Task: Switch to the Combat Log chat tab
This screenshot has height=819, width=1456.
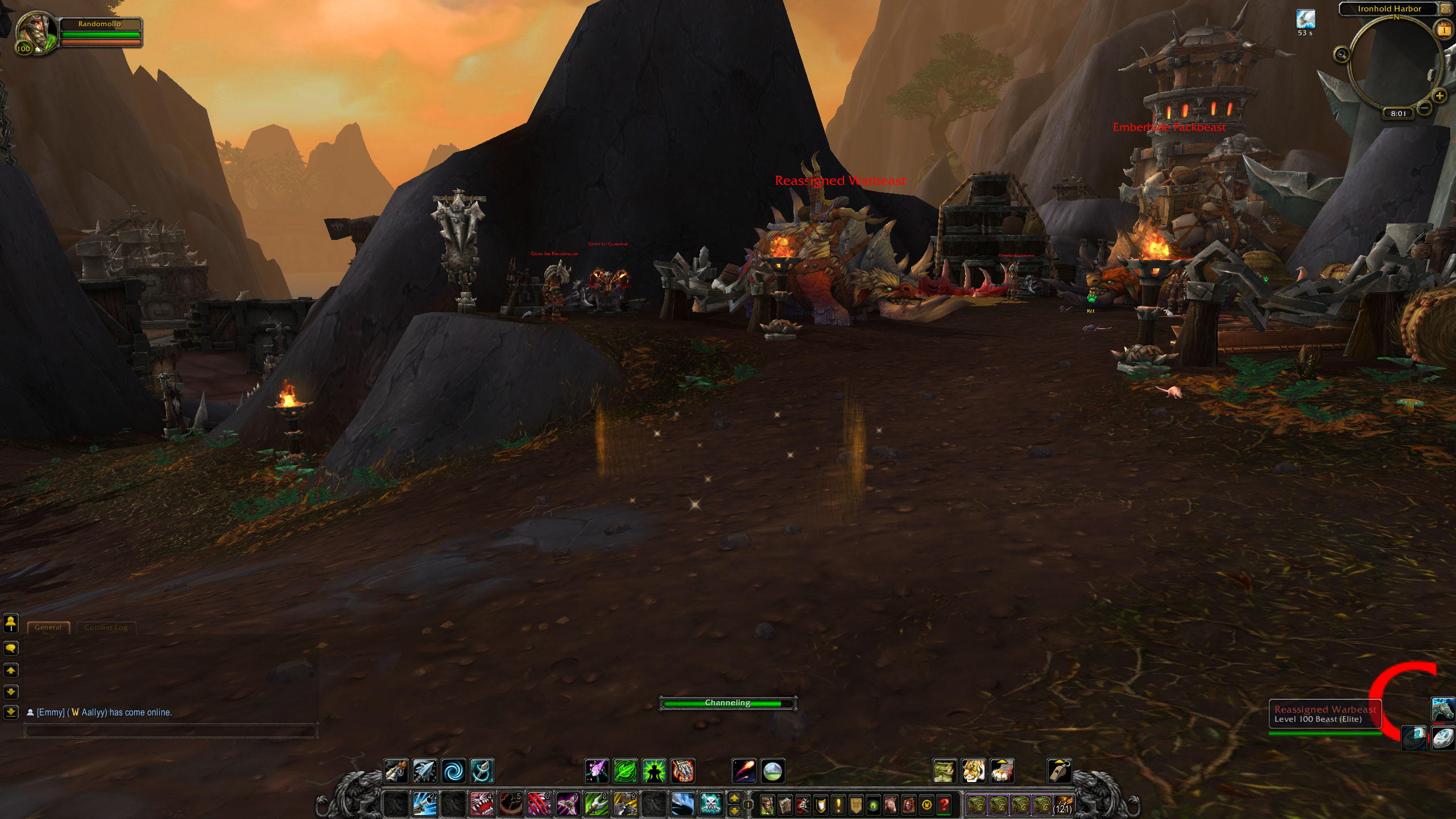Action: pyautogui.click(x=106, y=627)
